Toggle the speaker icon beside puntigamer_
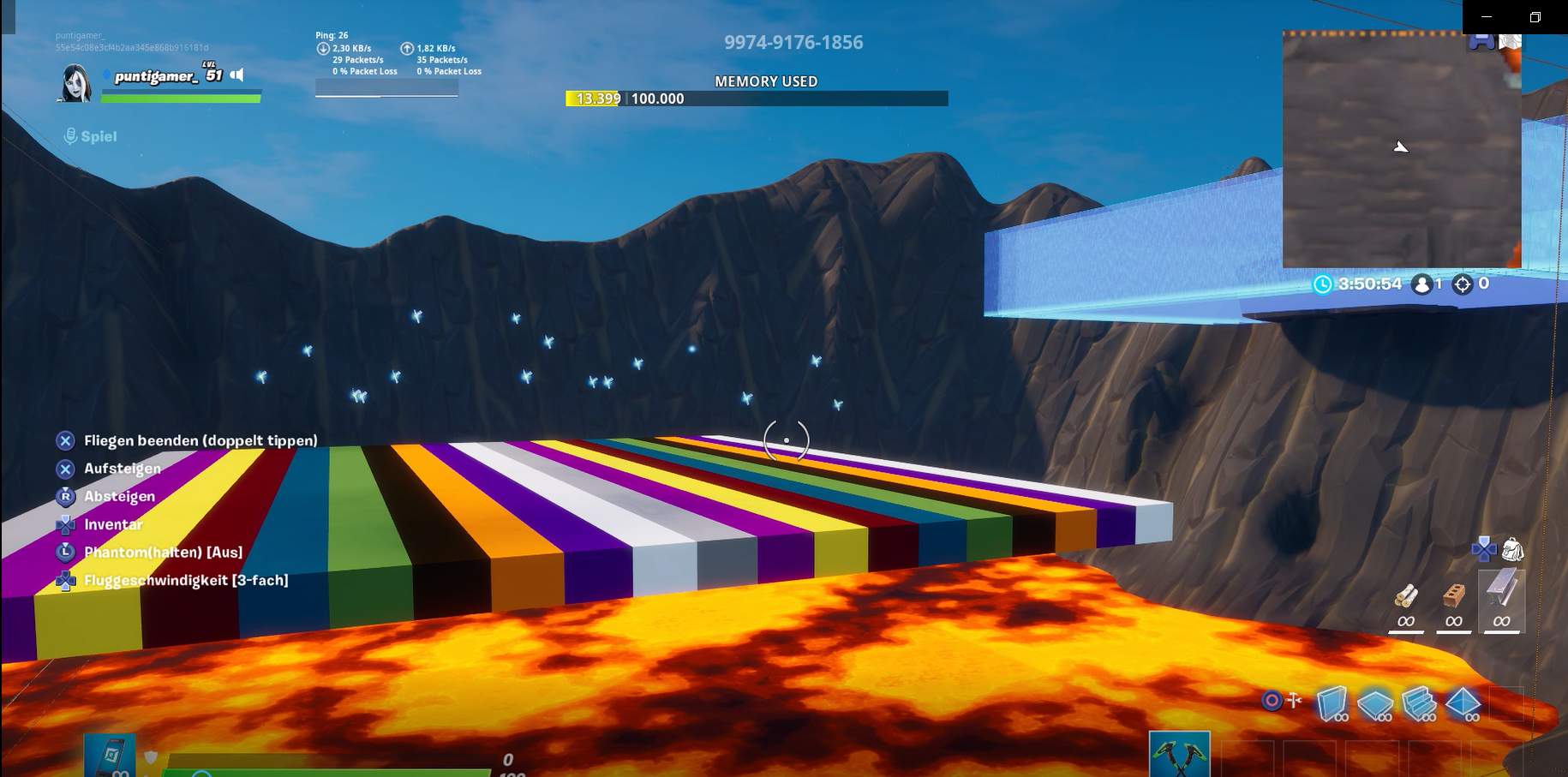This screenshot has height=777, width=1568. 237,75
